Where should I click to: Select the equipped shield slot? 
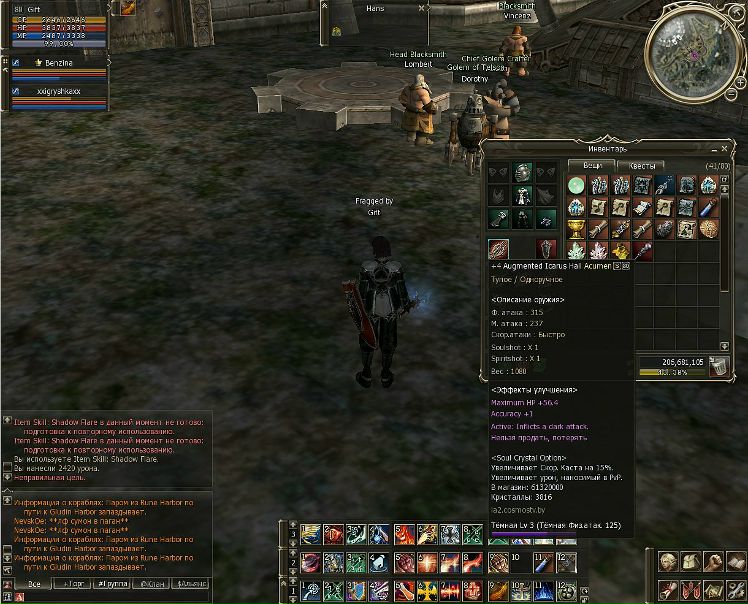546,250
